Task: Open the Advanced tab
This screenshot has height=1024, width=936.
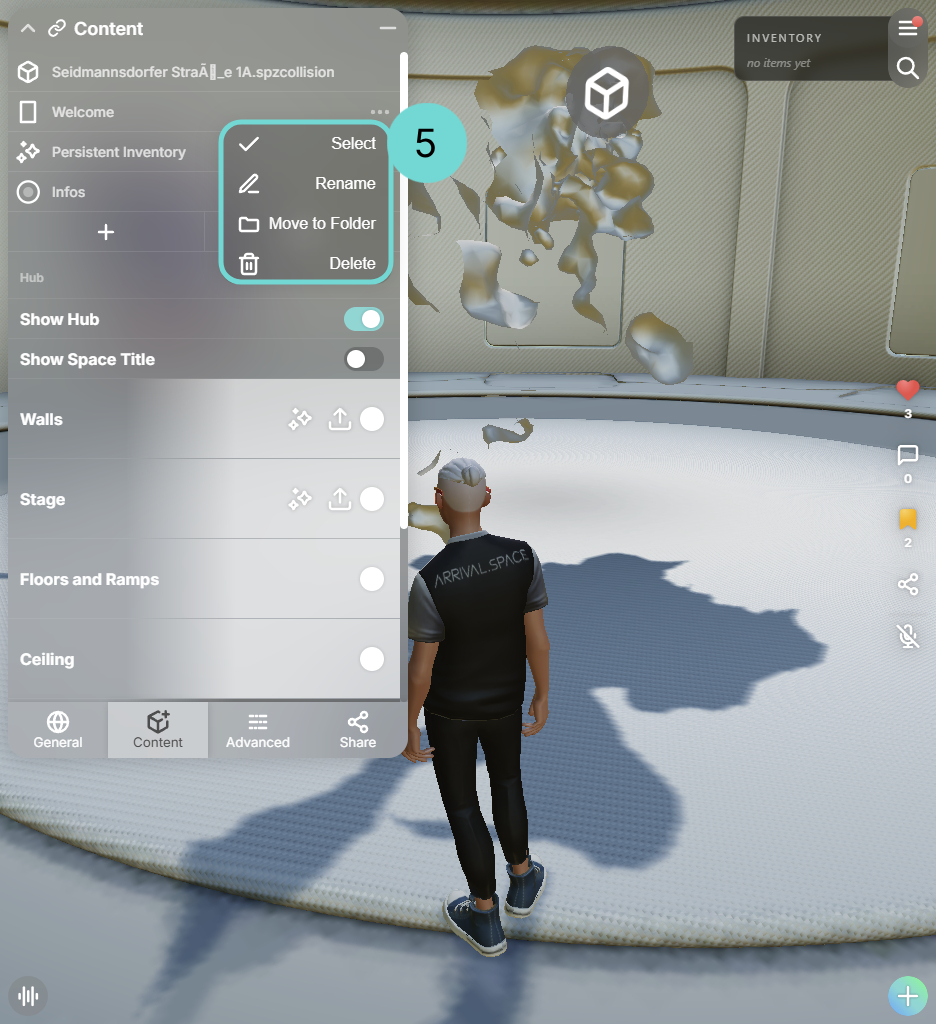Action: [258, 730]
